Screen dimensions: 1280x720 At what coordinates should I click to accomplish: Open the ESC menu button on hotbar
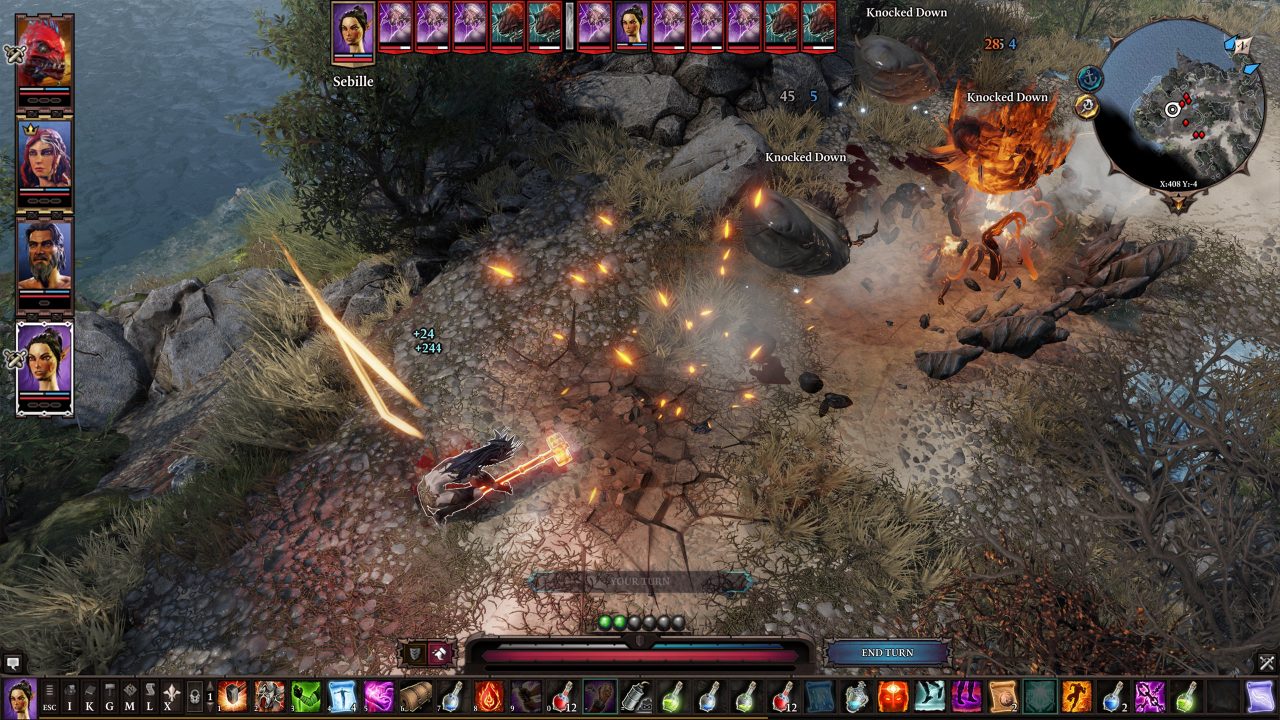coord(50,696)
